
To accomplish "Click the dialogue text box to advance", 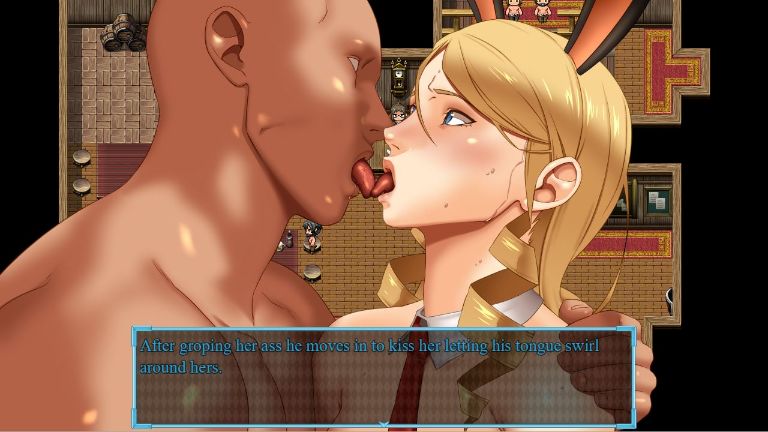I will [384, 377].
